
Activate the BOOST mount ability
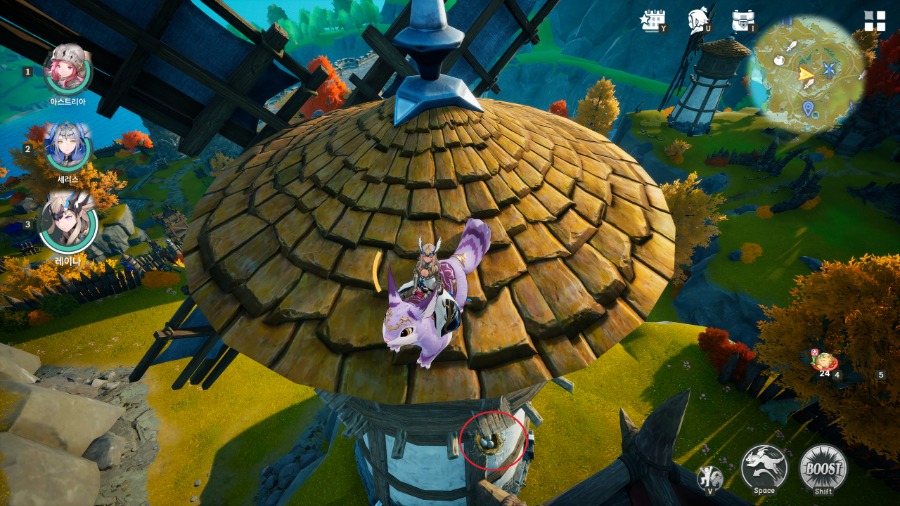[x=823, y=466]
